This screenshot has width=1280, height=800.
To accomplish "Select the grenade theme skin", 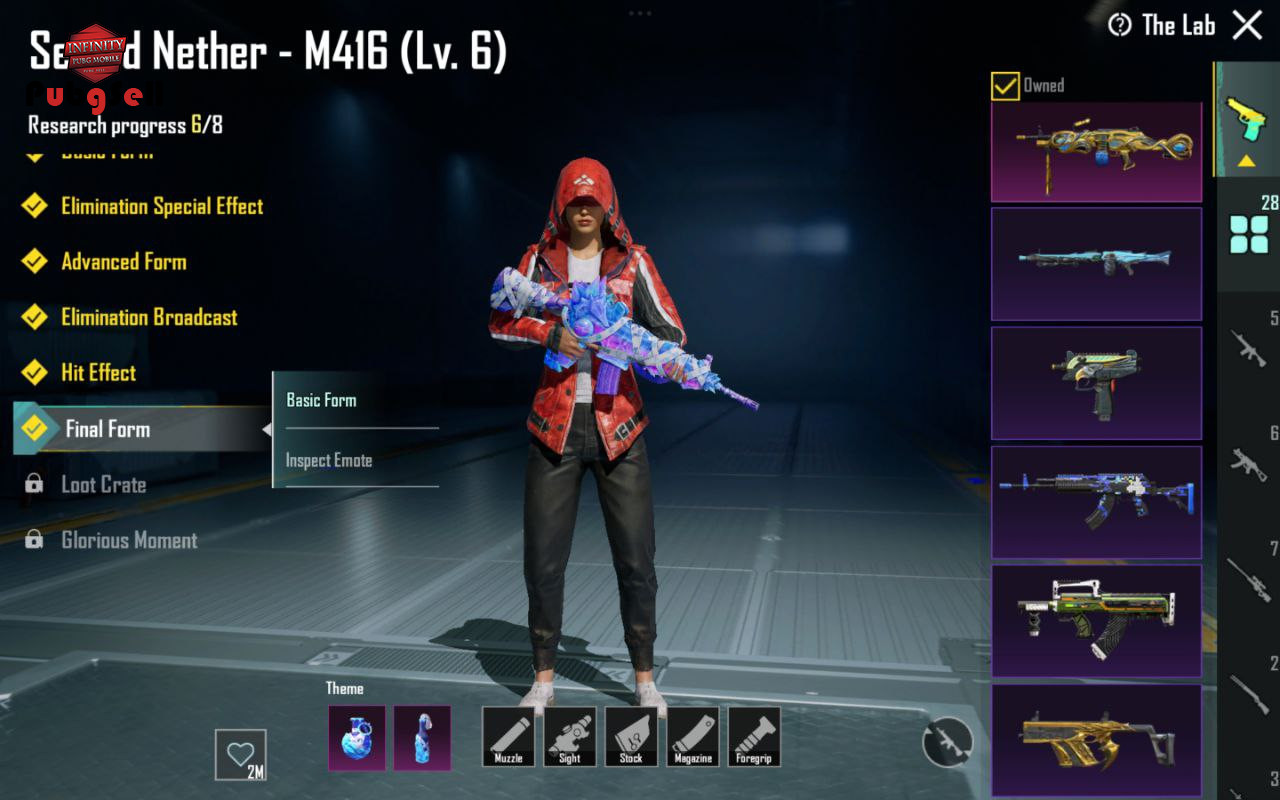I will point(357,738).
